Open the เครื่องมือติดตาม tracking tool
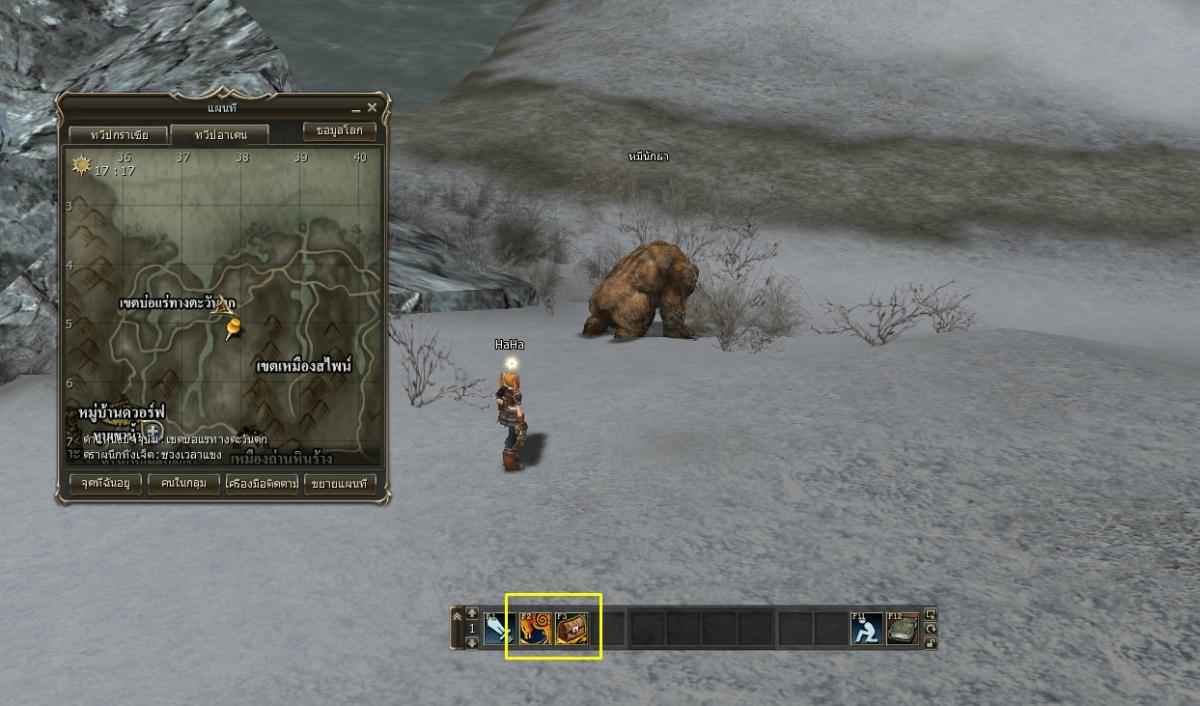The width and height of the screenshot is (1200, 706). point(262,484)
